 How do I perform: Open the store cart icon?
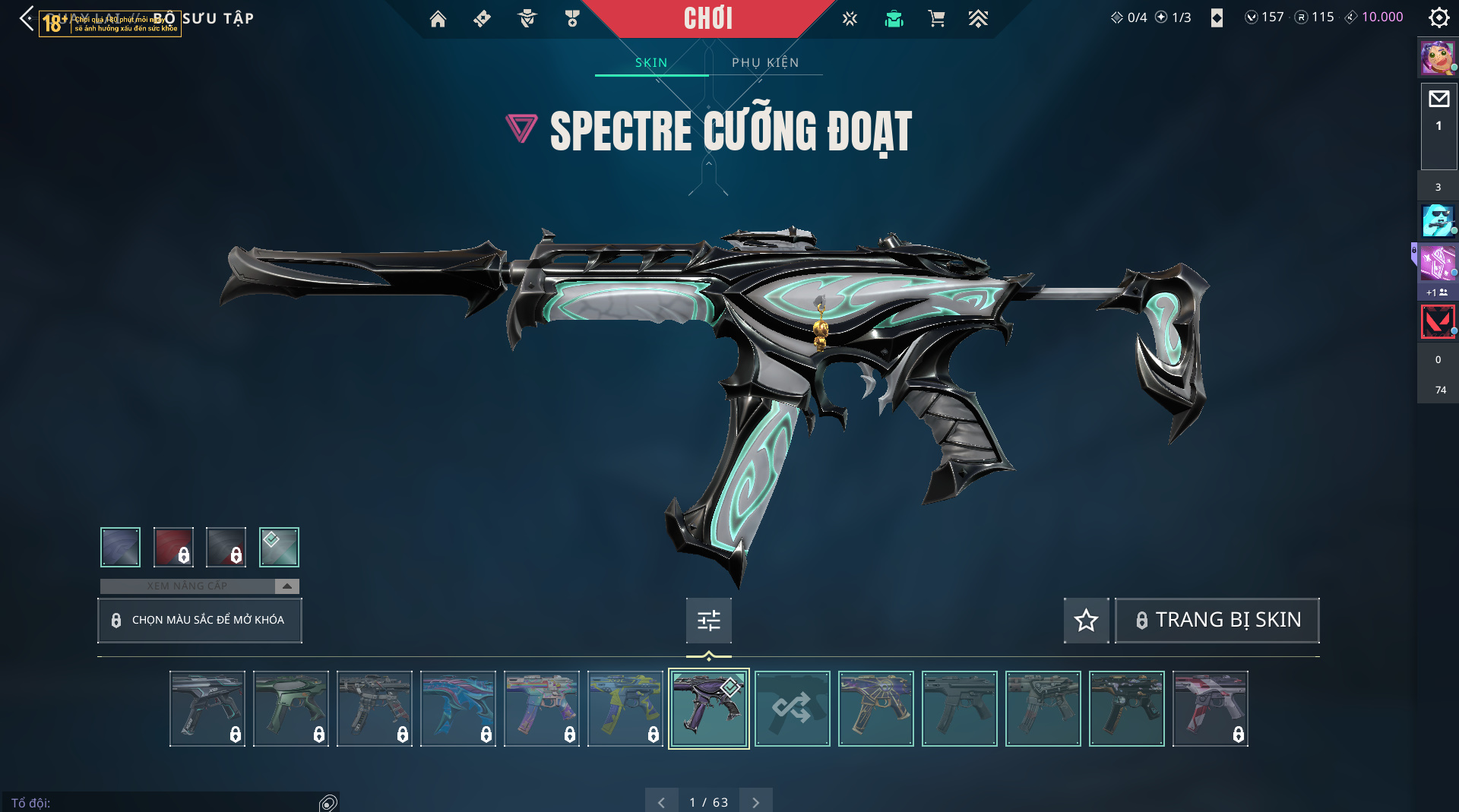tap(936, 19)
